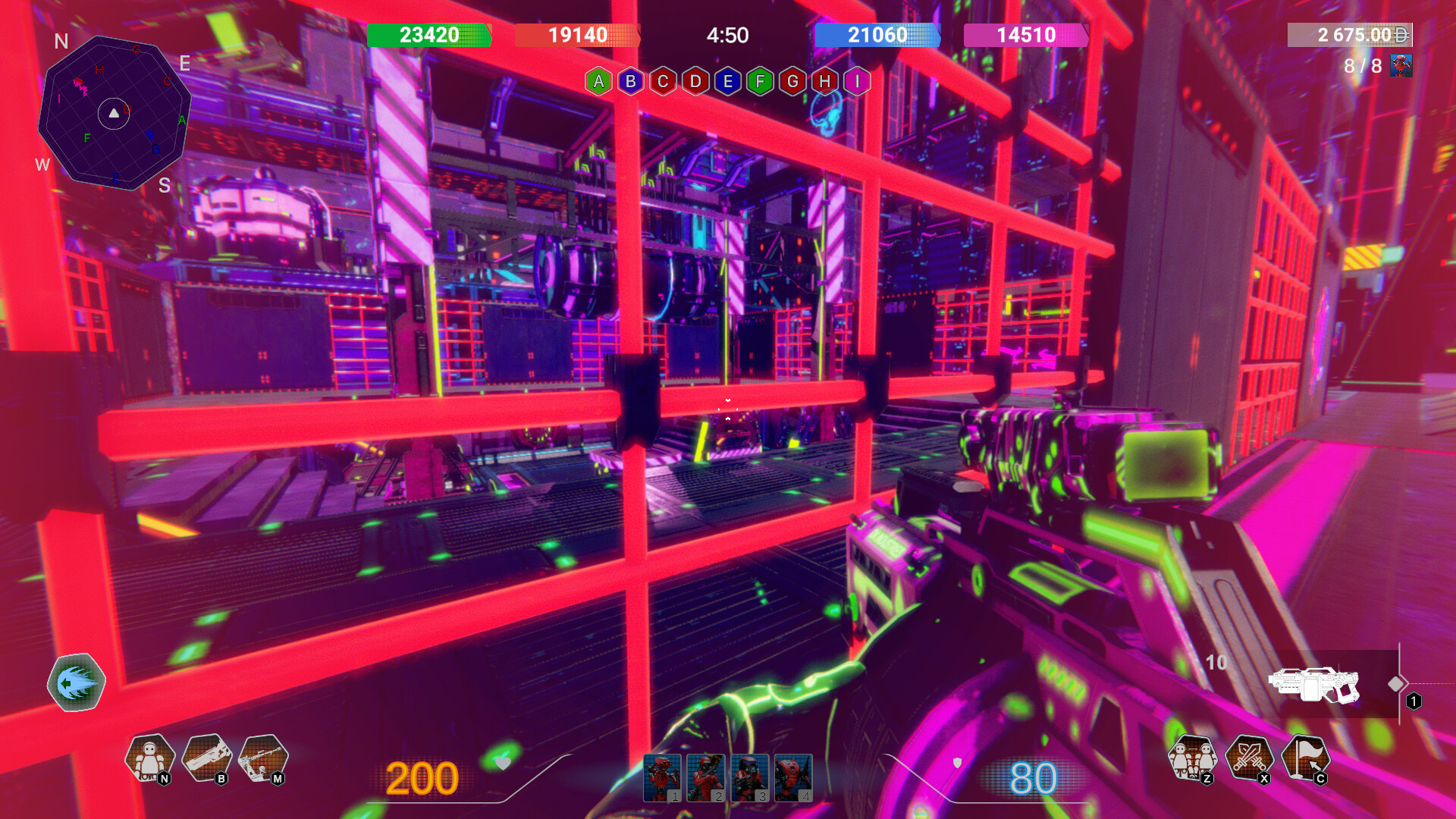Image resolution: width=1456 pixels, height=819 pixels.
Task: Click the single robot icon
Action: click(x=149, y=758)
